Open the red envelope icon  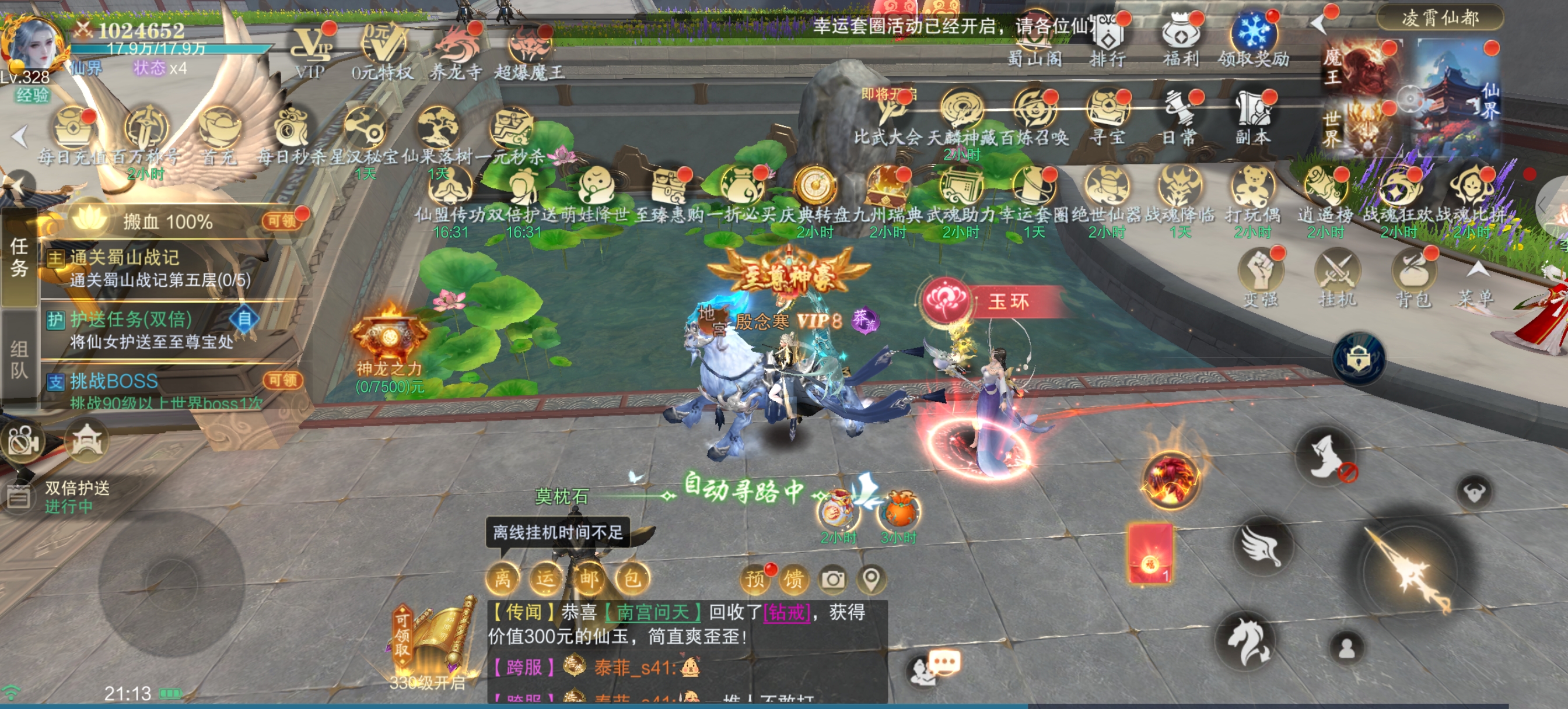pyautogui.click(x=1150, y=554)
